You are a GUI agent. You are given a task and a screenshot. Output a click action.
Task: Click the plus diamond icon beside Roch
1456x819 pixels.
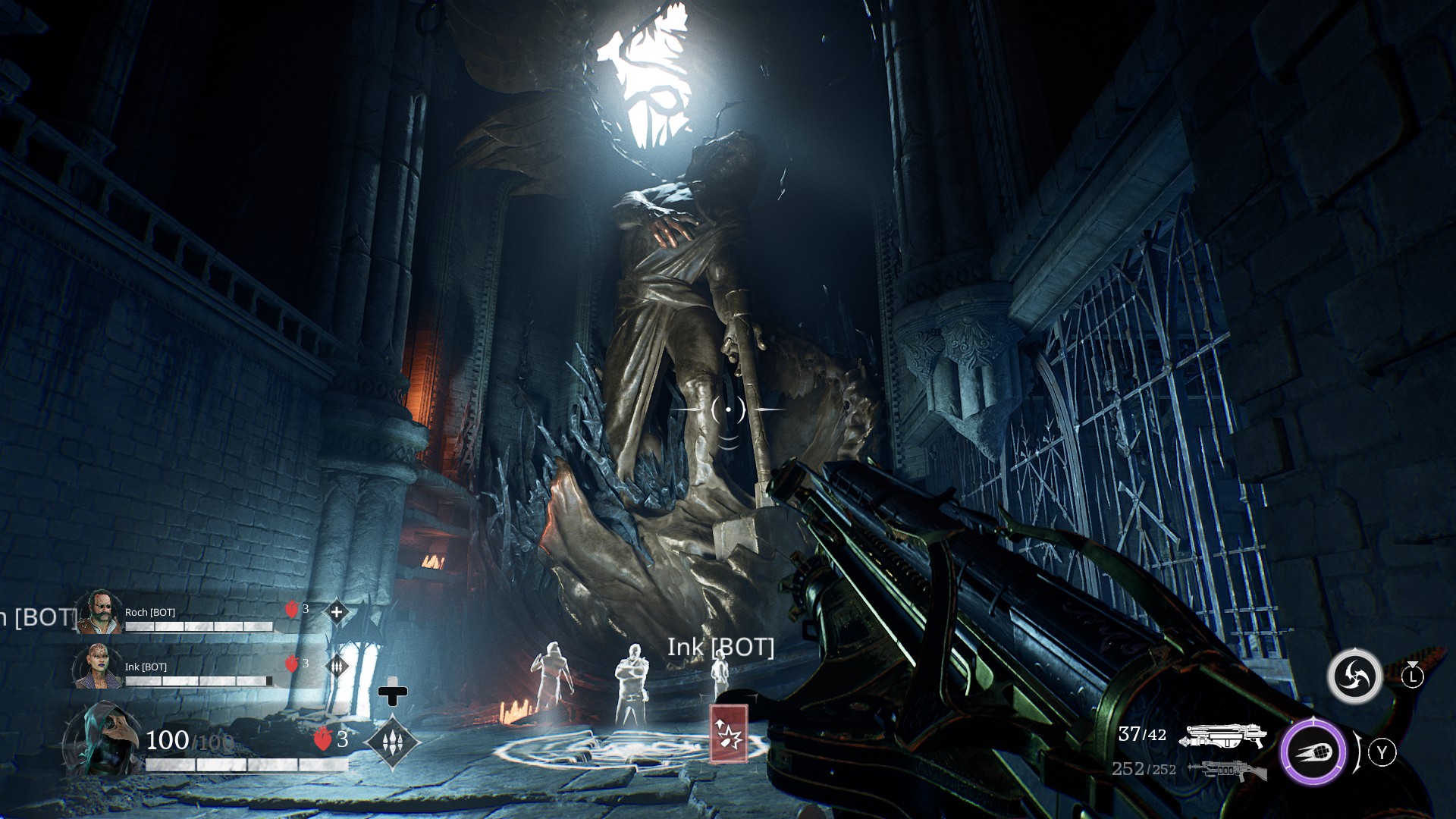click(x=337, y=611)
